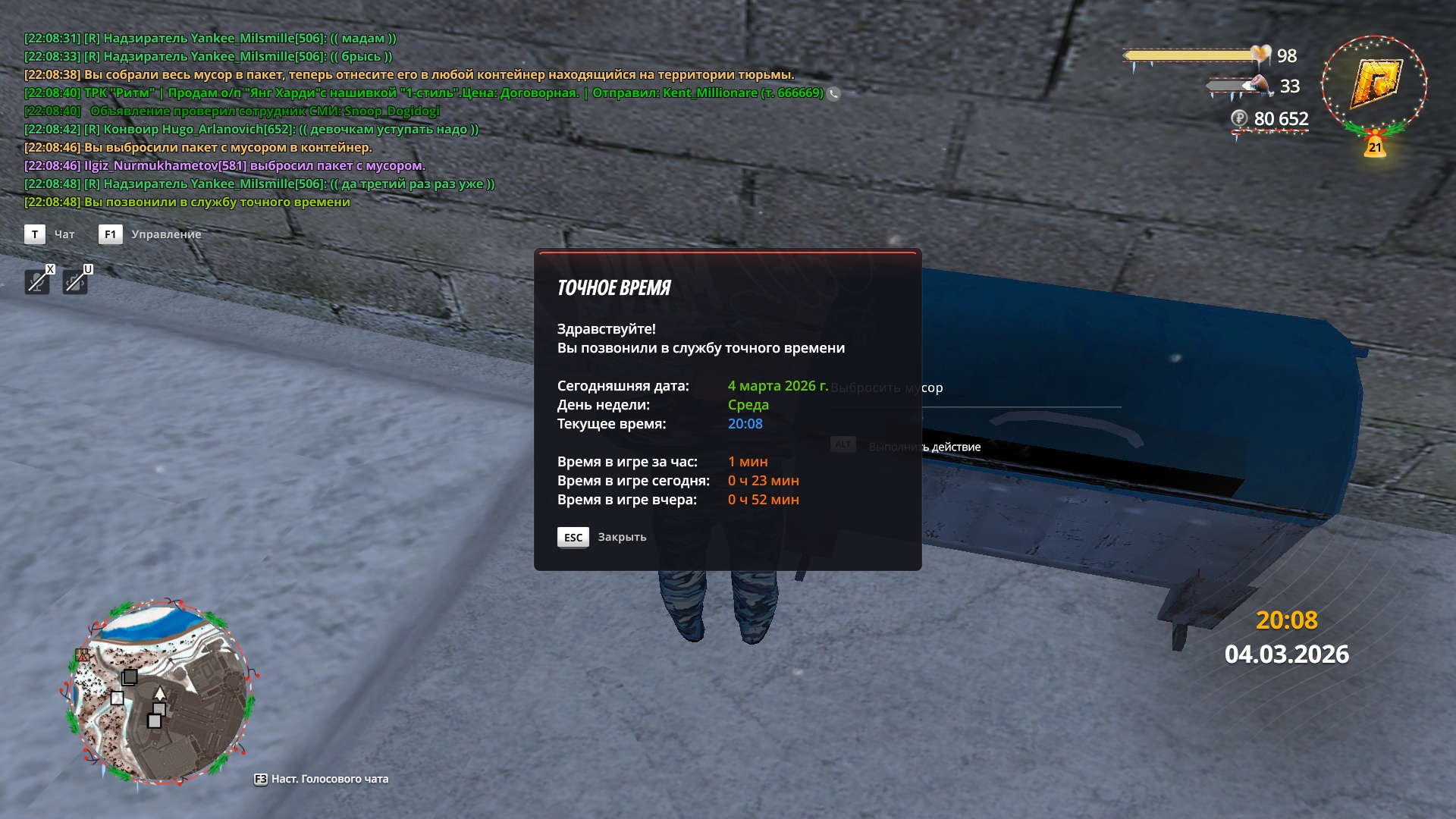This screenshot has width=1456, height=819.
Task: Click the circular minimap
Action: 160,692
